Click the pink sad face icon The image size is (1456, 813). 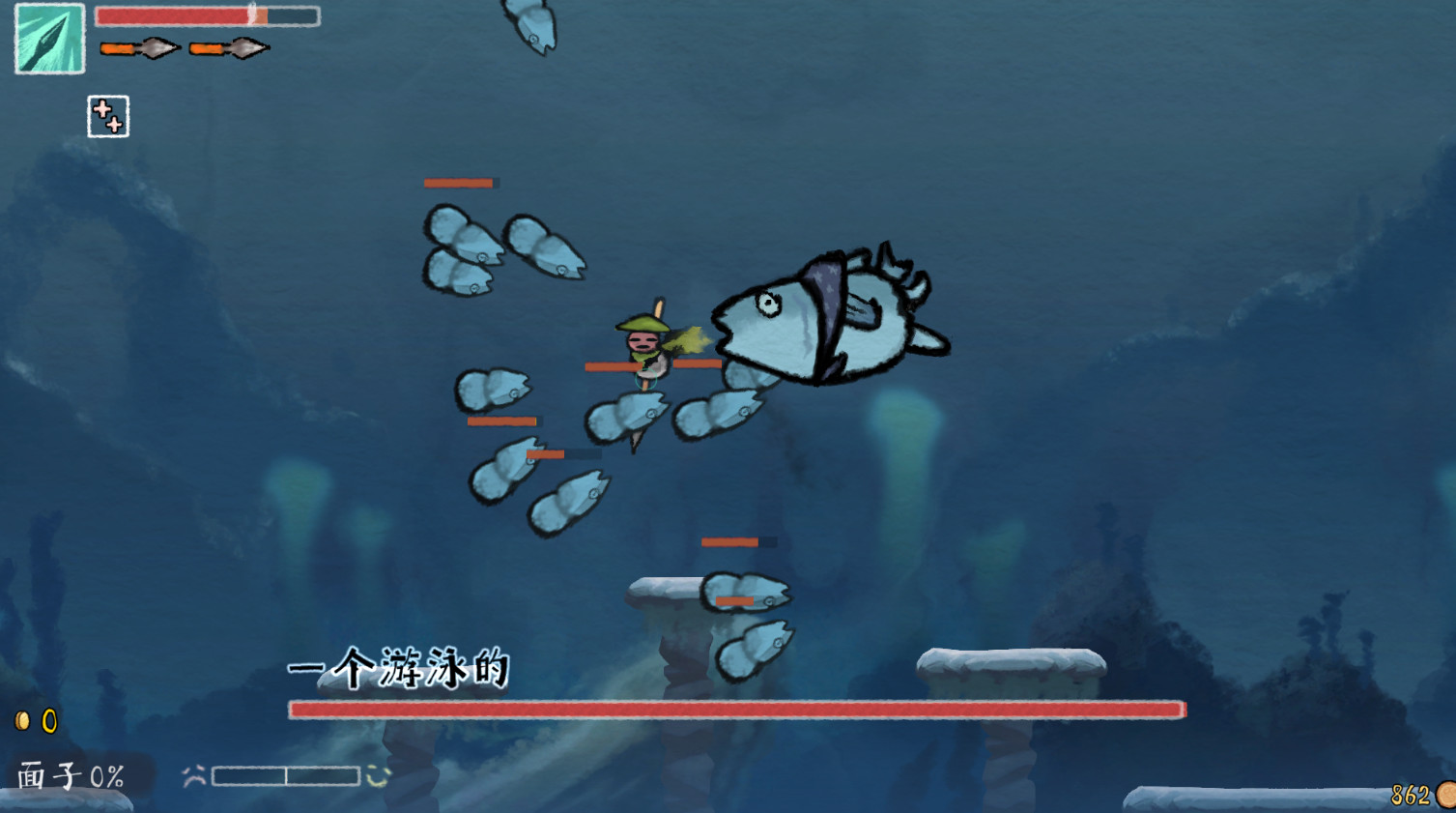click(192, 773)
